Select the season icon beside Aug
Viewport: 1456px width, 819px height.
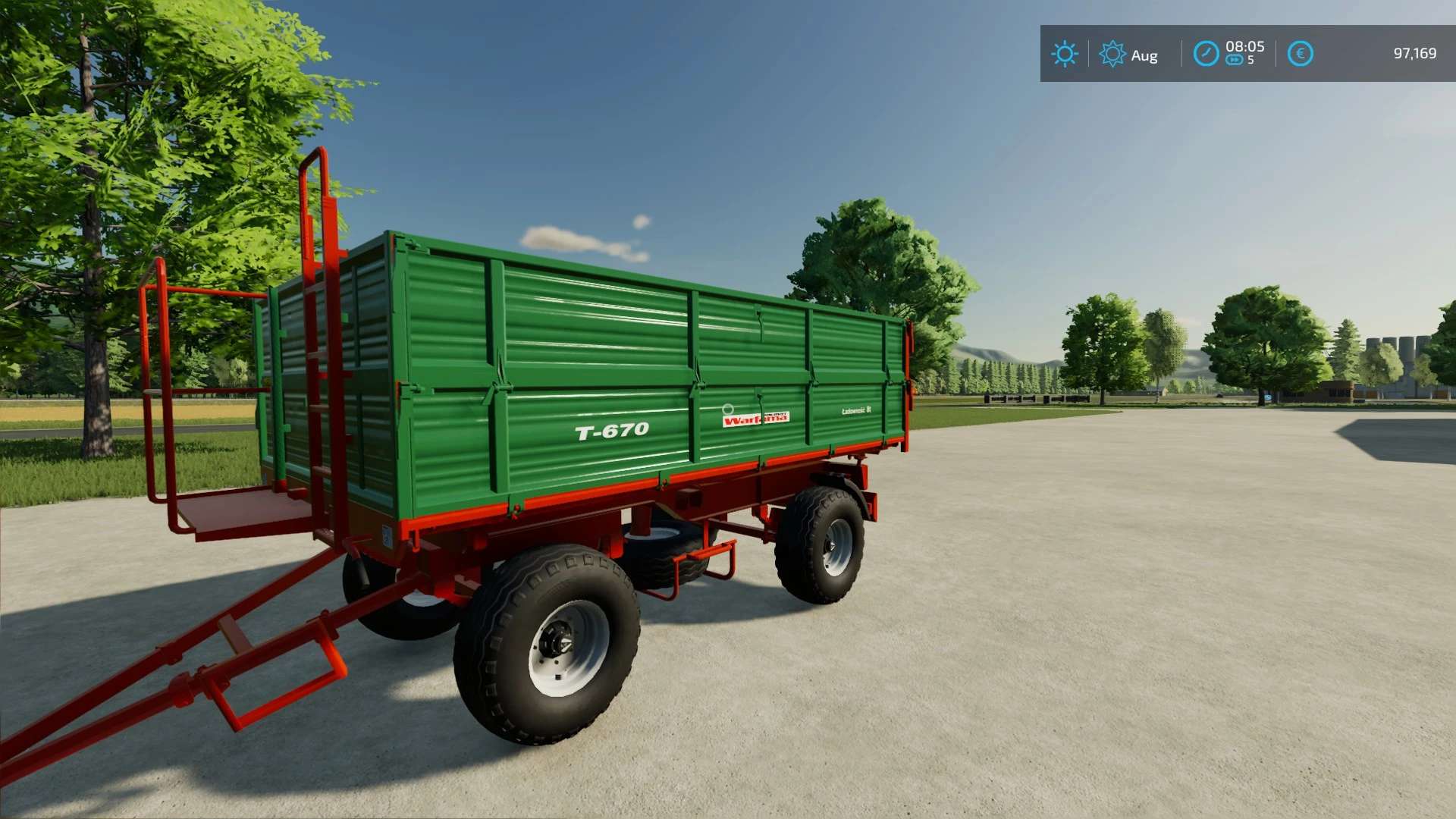[1112, 54]
